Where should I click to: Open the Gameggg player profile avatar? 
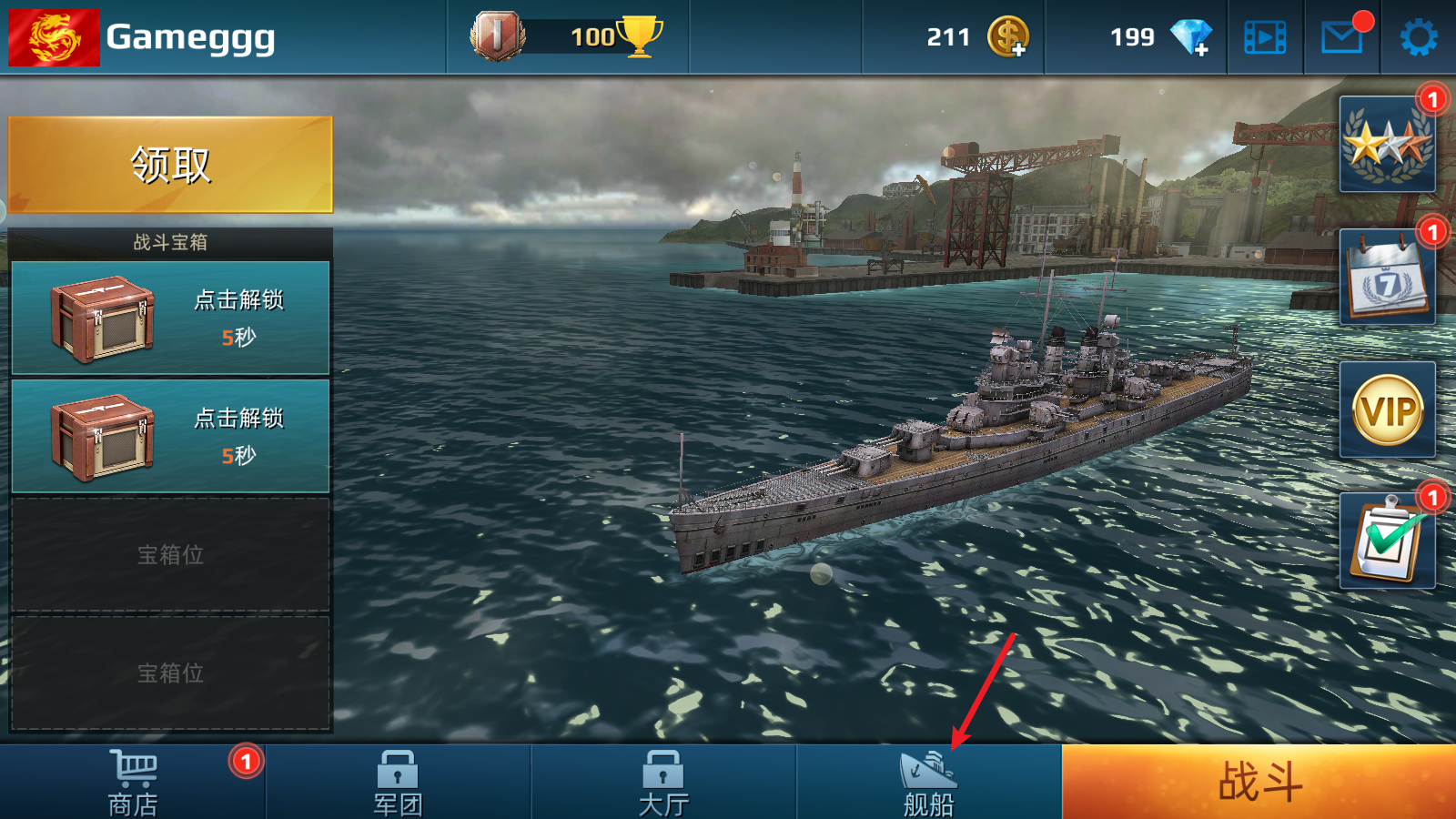click(54, 37)
